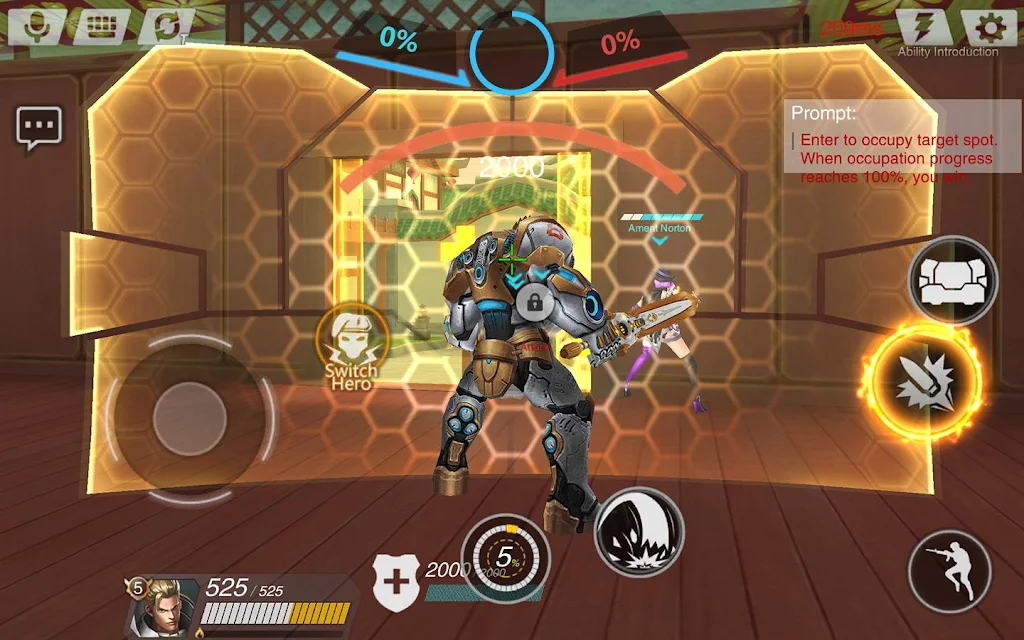Open the chat speech bubble
1024x640 pixels.
[x=39, y=127]
